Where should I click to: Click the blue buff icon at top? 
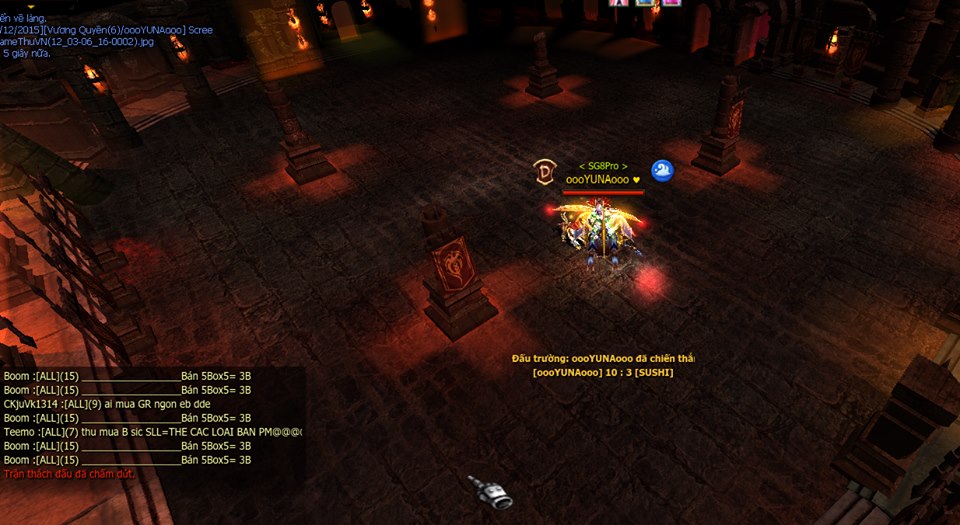click(647, 3)
